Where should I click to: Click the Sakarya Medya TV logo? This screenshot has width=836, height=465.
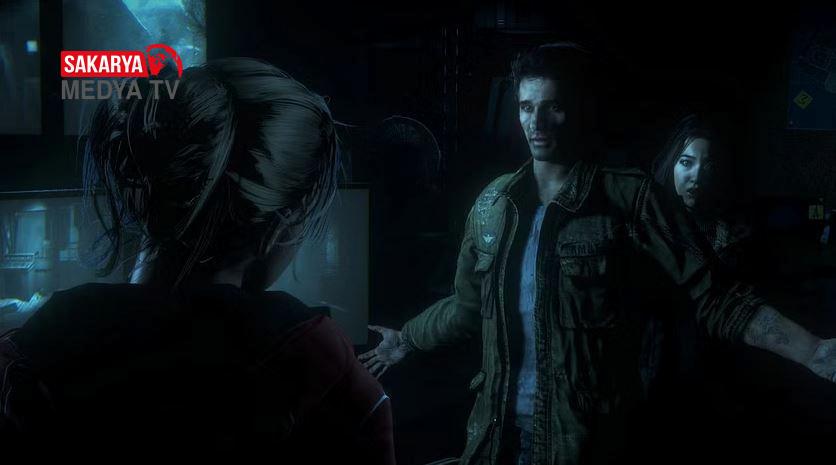tap(121, 74)
